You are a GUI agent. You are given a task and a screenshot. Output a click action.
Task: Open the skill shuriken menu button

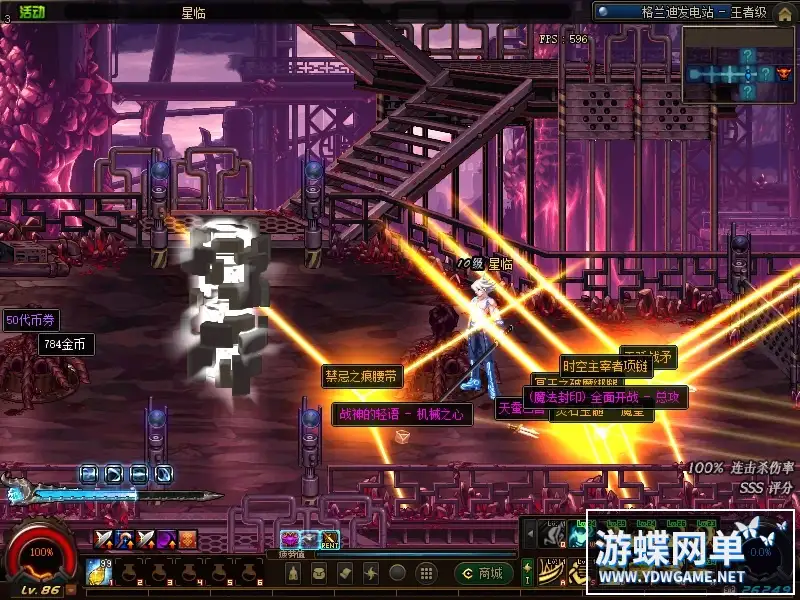[x=371, y=573]
